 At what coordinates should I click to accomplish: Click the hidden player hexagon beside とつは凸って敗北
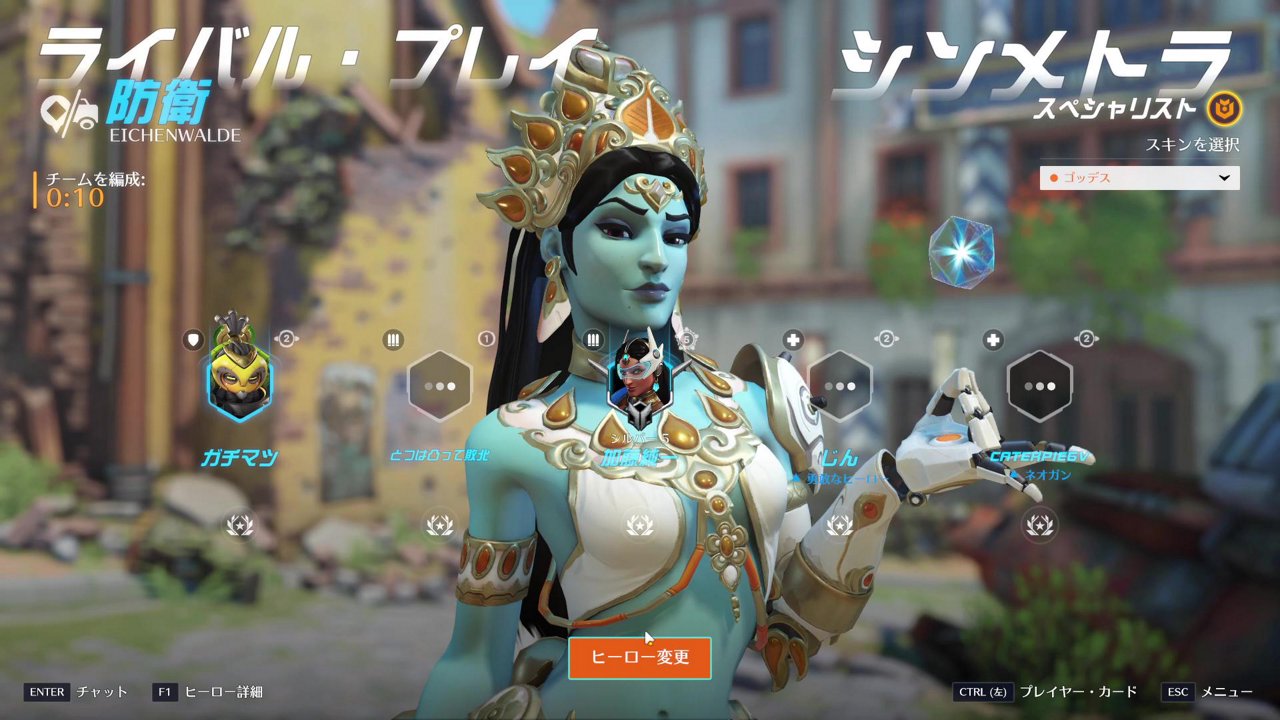tap(440, 385)
